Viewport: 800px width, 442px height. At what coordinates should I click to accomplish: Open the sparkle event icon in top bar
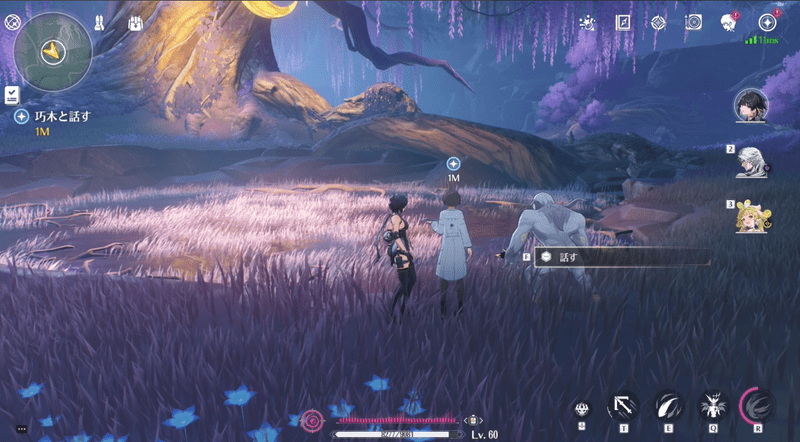[586, 21]
